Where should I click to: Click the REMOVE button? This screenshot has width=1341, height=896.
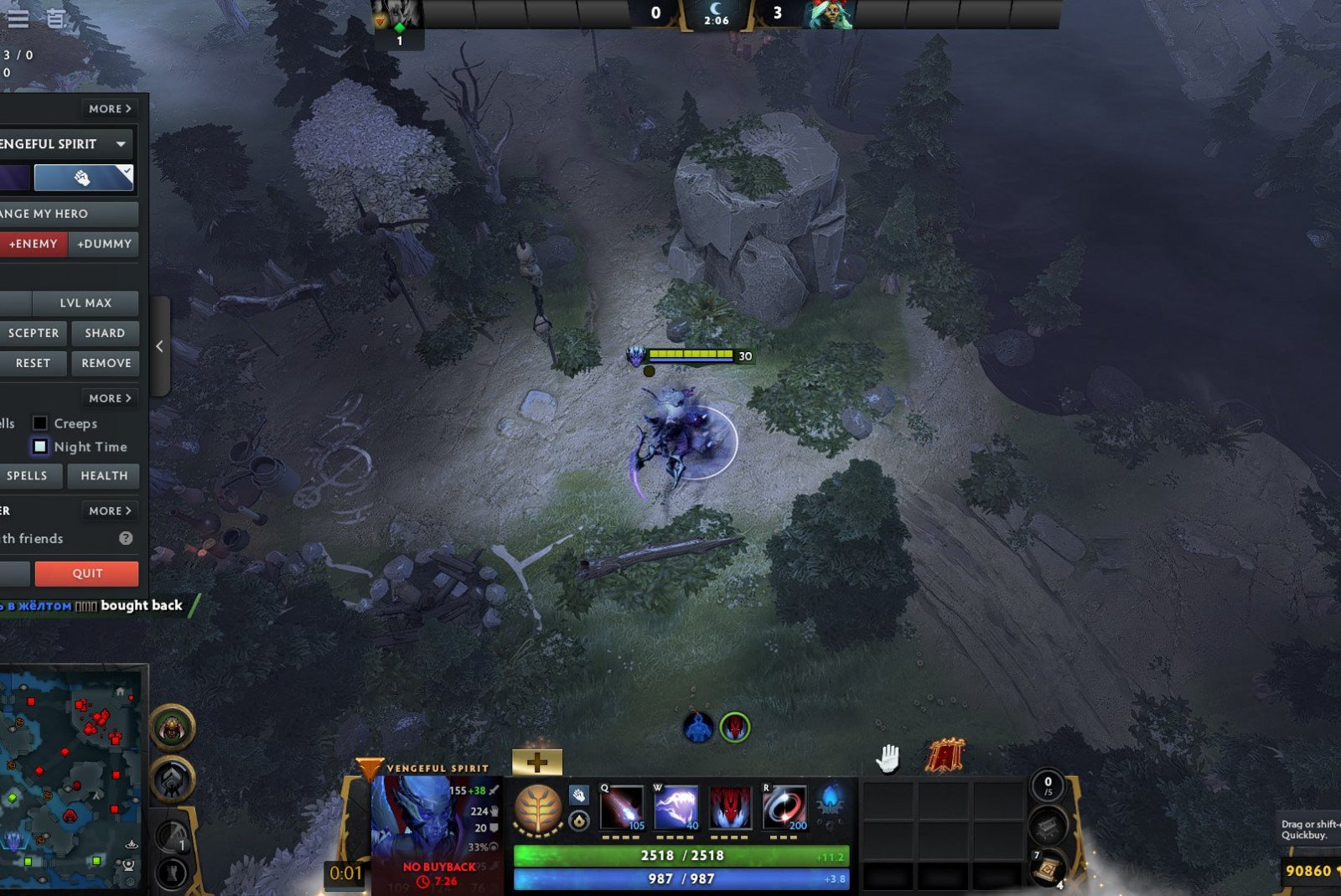(x=106, y=363)
